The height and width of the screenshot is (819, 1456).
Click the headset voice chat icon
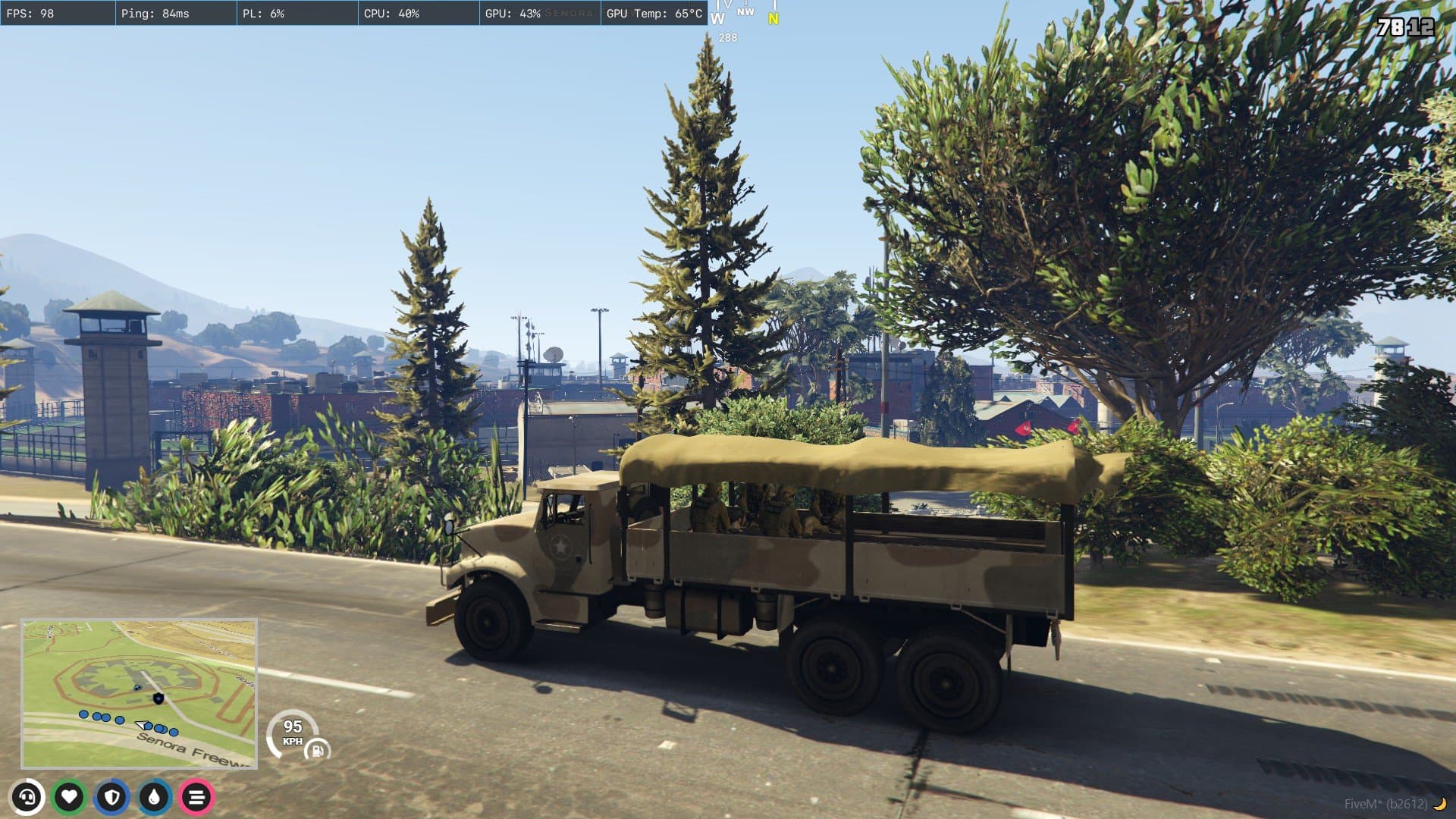click(27, 797)
